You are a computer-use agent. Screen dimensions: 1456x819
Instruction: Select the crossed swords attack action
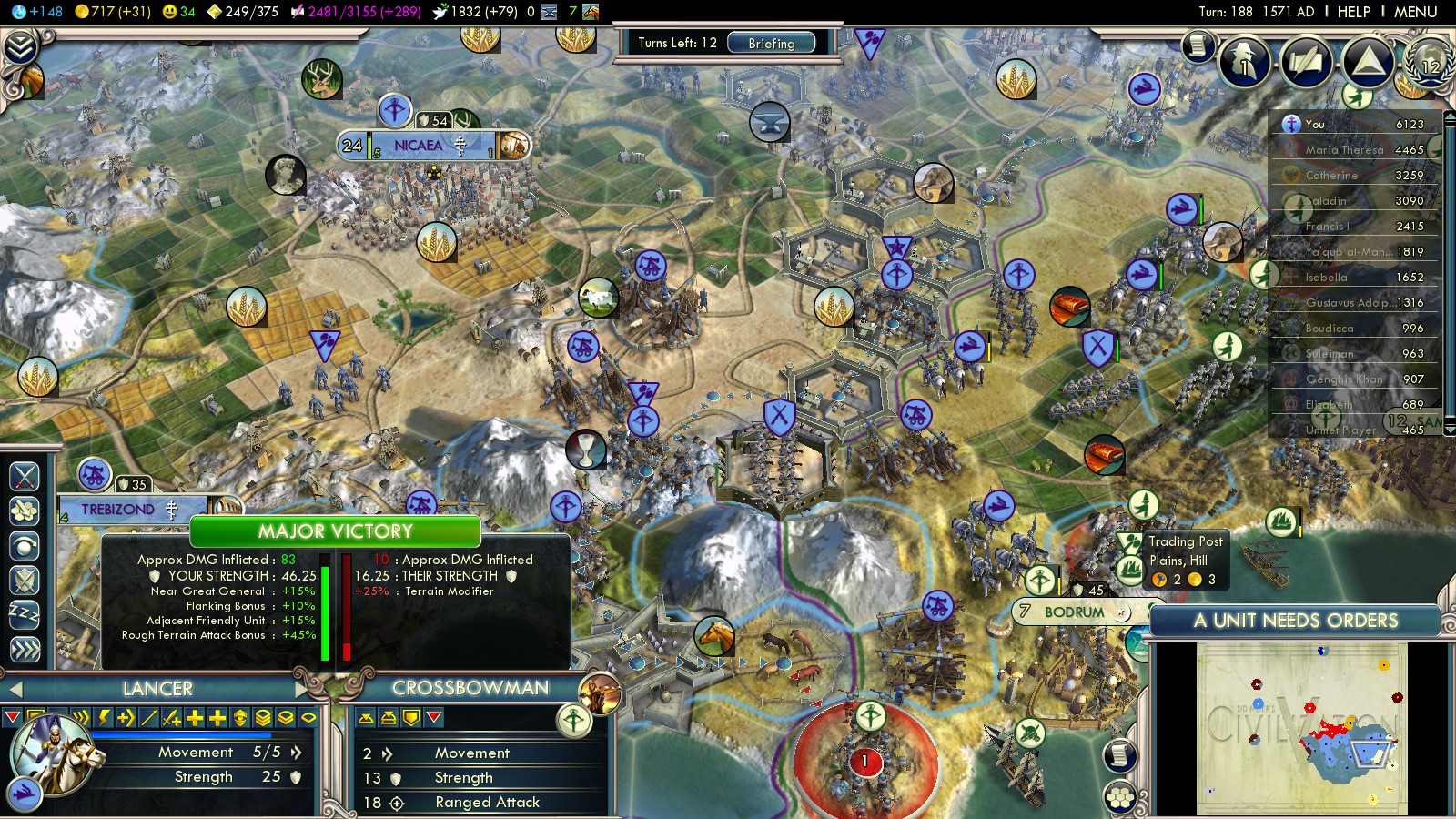click(25, 476)
